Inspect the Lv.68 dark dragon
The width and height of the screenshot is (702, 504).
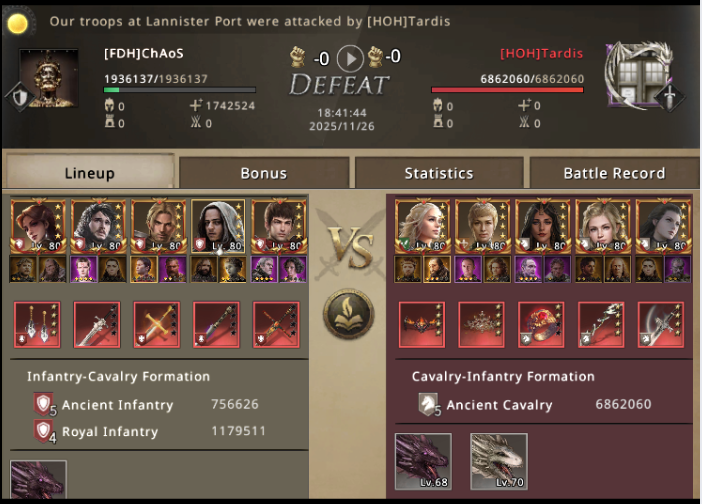tap(423, 461)
